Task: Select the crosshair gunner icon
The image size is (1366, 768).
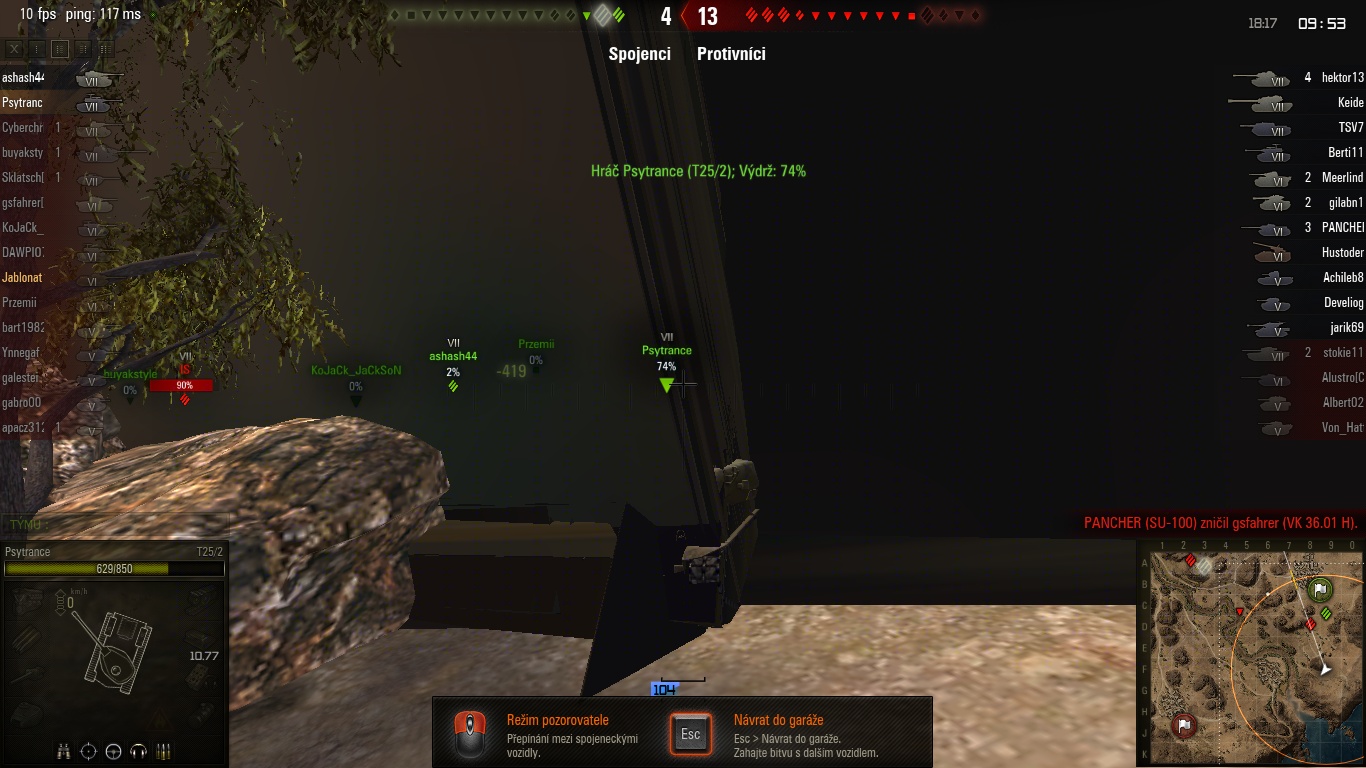Action: click(x=89, y=751)
